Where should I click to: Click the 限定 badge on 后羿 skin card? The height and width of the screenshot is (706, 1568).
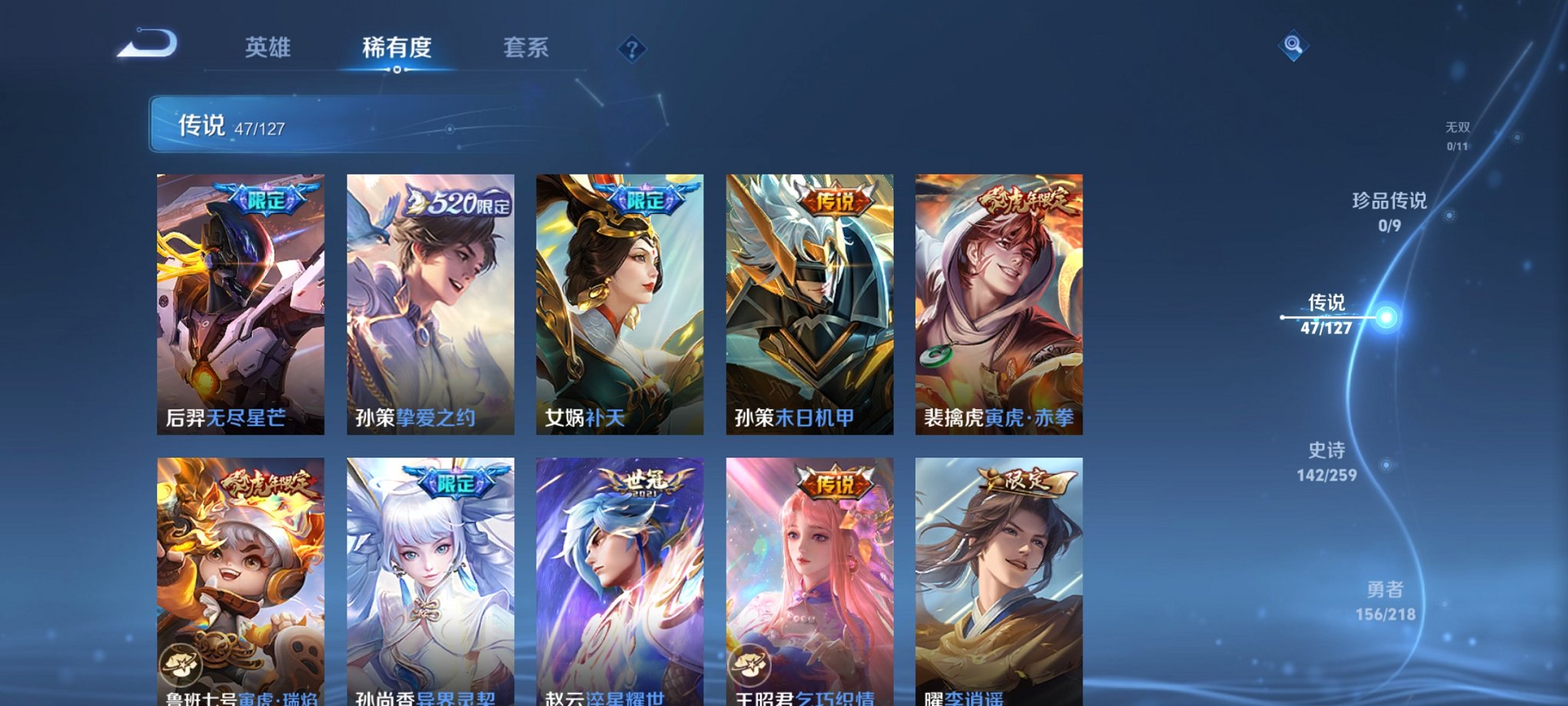click(265, 198)
